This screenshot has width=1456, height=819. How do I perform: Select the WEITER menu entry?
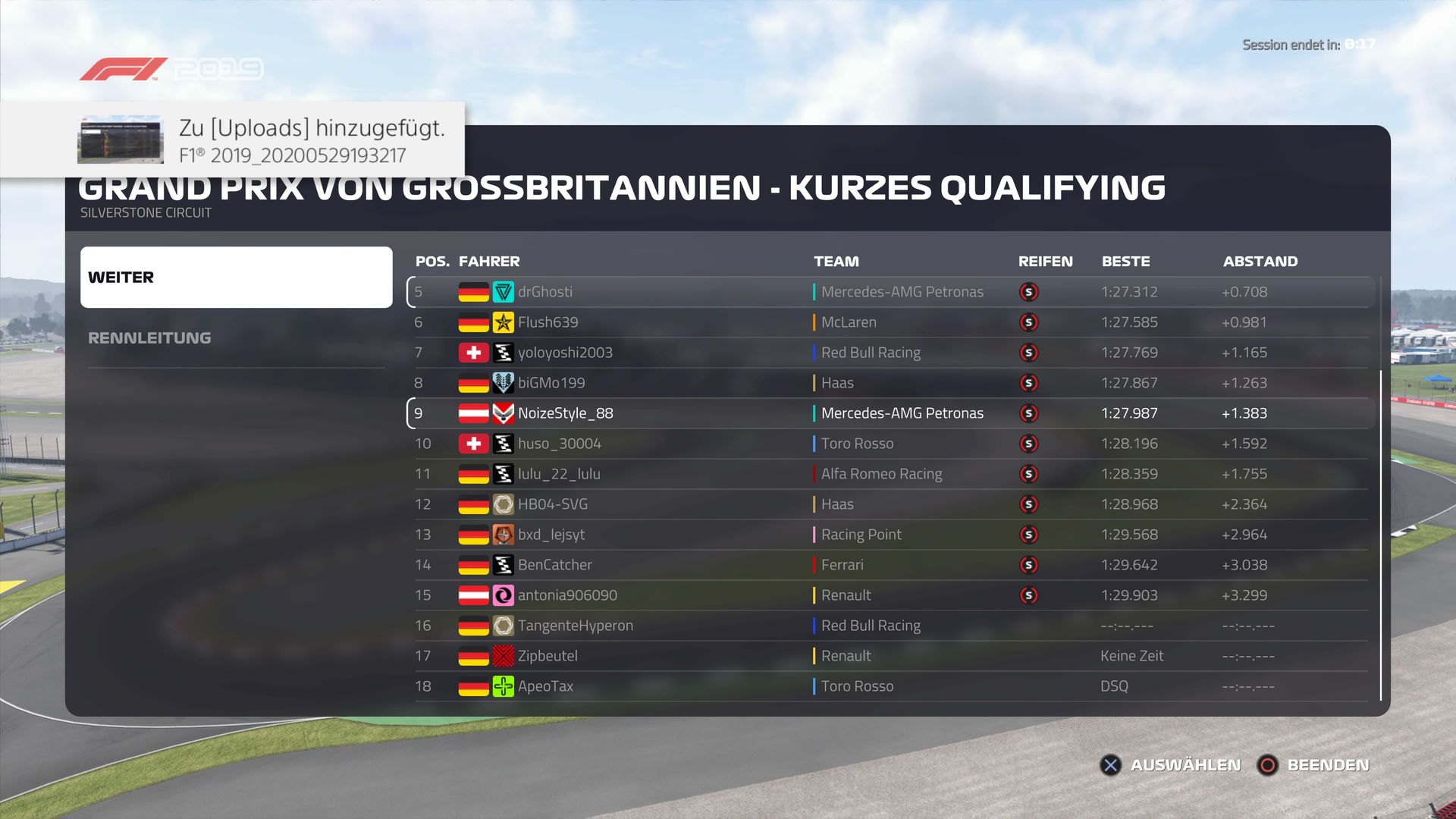click(236, 277)
